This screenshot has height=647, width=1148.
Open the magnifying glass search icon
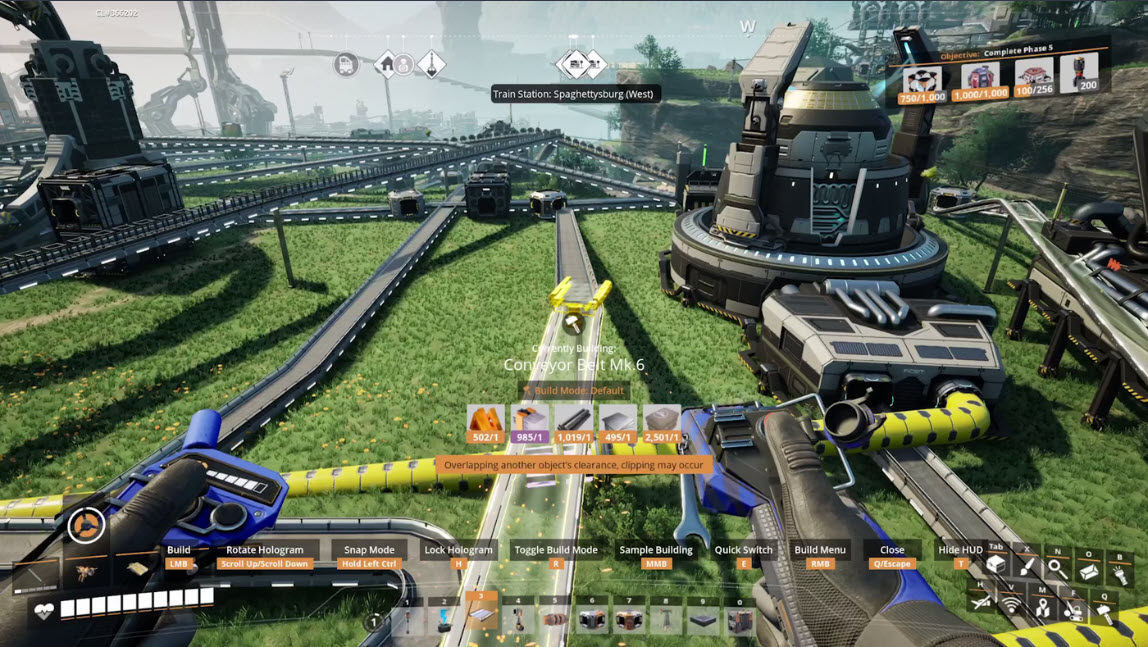click(1056, 567)
